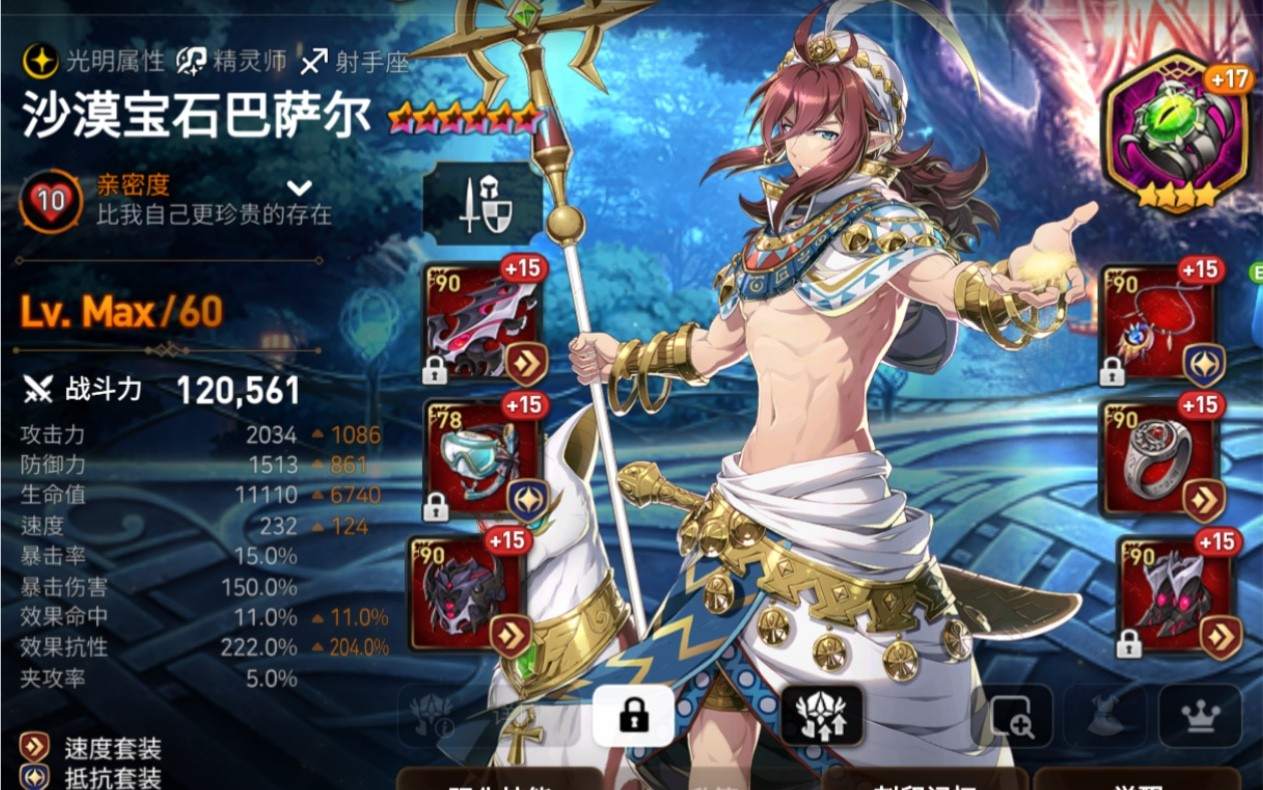Expand the 亲密度 friendship dropdown arrow
The width and height of the screenshot is (1263, 790).
click(299, 188)
